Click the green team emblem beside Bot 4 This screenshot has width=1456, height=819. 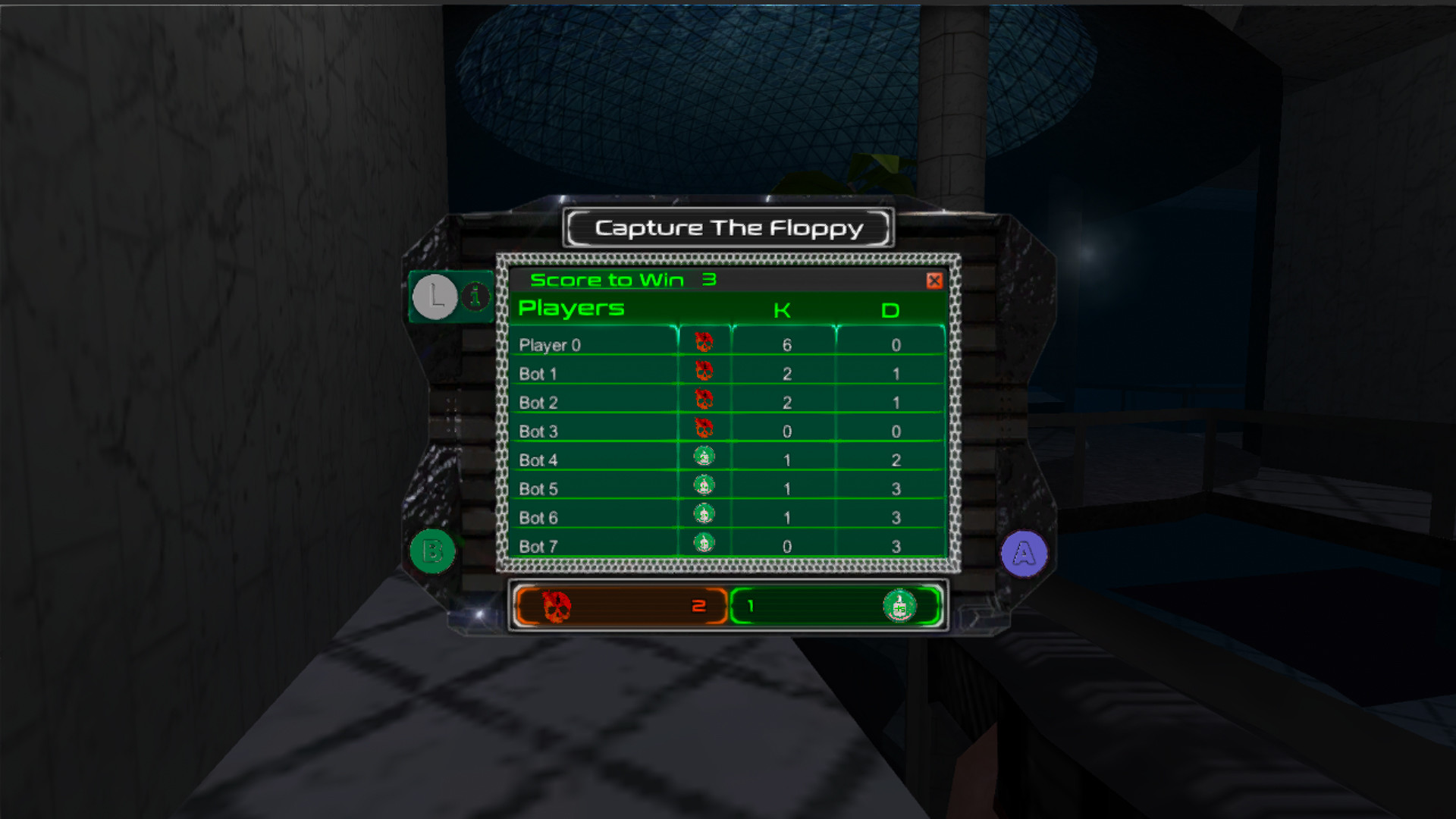pyautogui.click(x=703, y=459)
